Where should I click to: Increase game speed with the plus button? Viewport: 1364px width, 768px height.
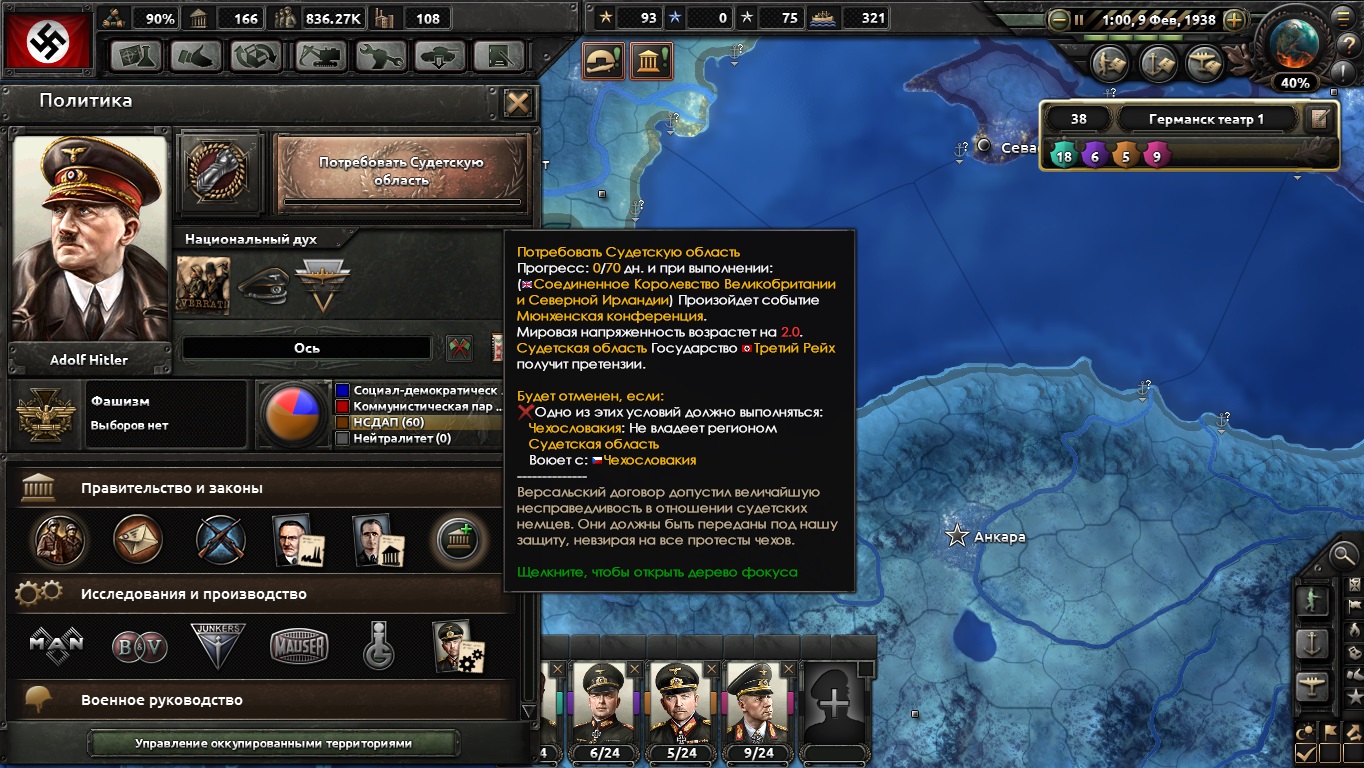coord(1235,20)
